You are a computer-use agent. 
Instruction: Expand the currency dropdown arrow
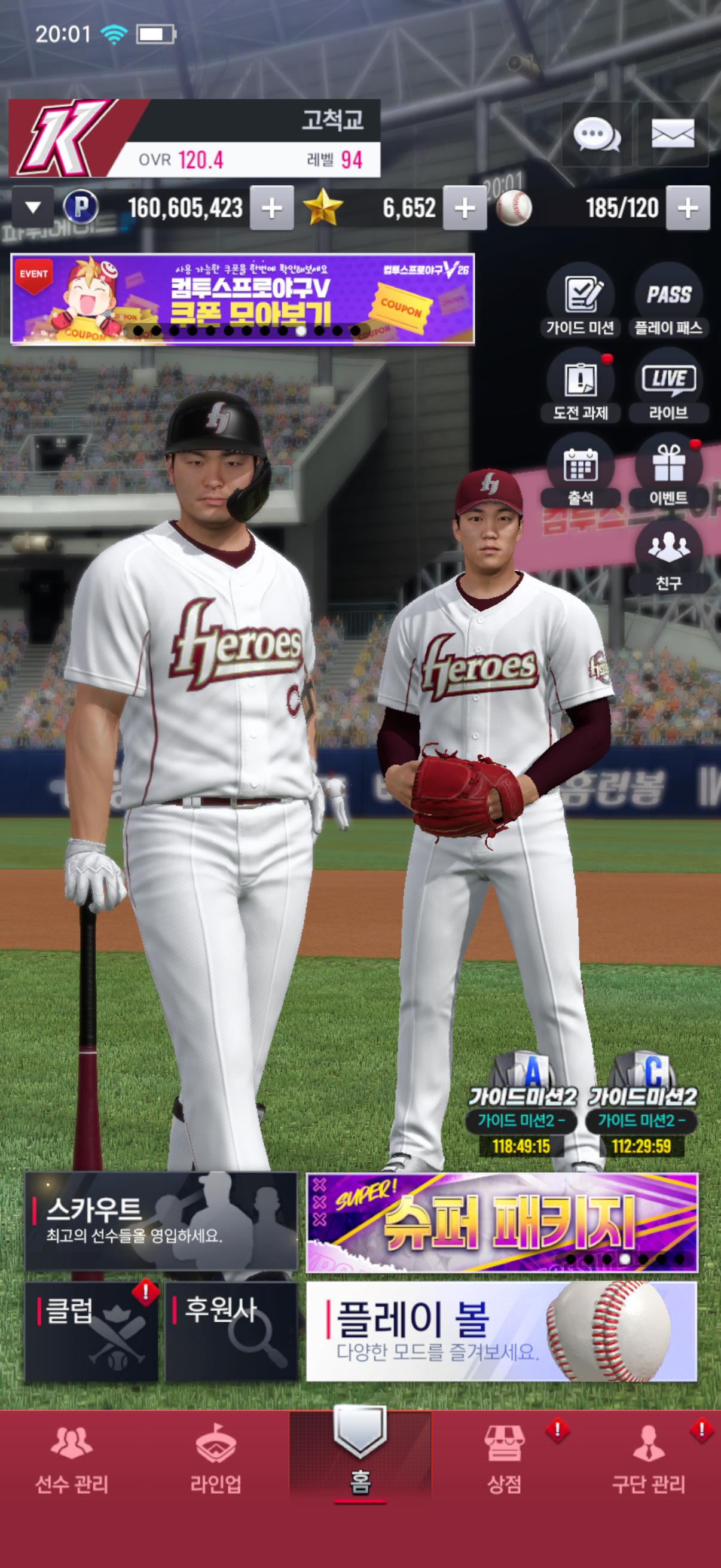pyautogui.click(x=33, y=208)
